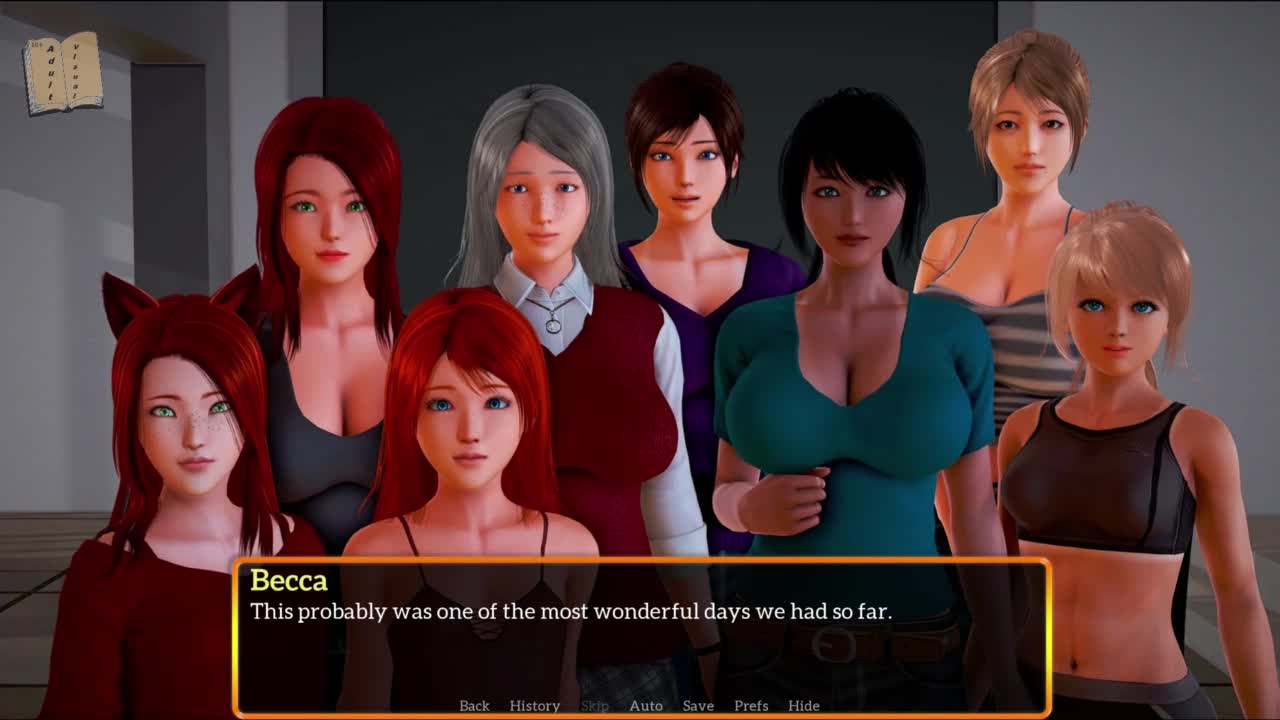Click the Skip dialogue button
This screenshot has height=720, width=1280.
pyautogui.click(x=595, y=706)
